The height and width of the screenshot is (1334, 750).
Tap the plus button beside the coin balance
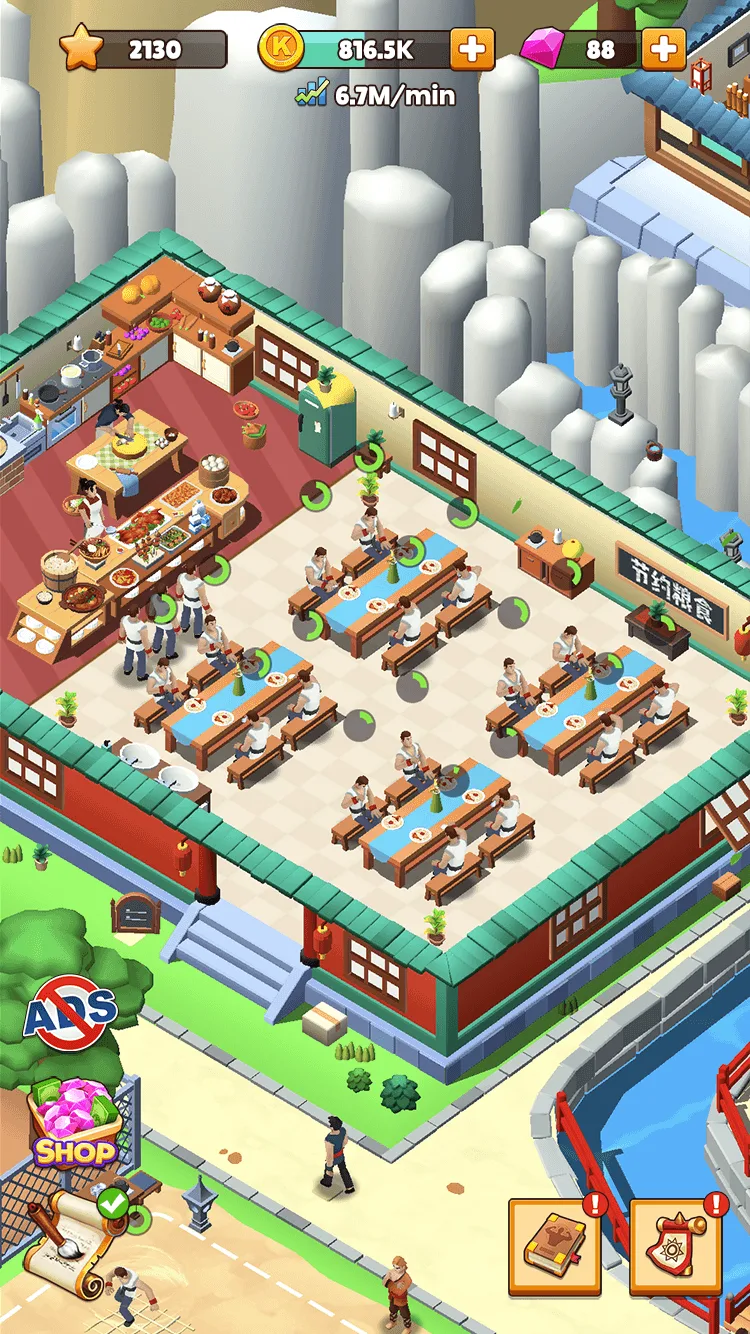pyautogui.click(x=472, y=49)
